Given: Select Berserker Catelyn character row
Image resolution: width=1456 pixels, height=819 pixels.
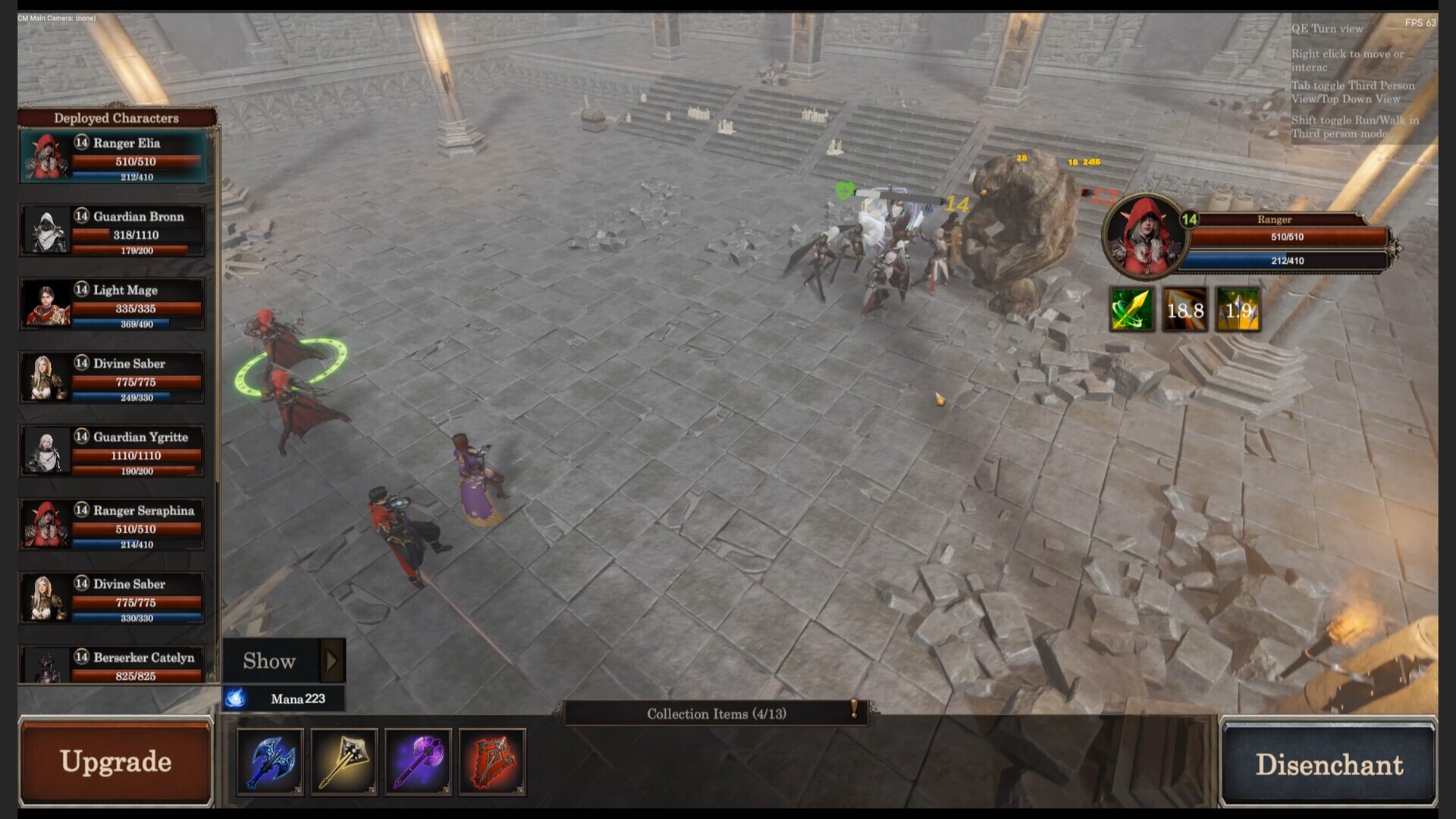Looking at the screenshot, I should (114, 665).
